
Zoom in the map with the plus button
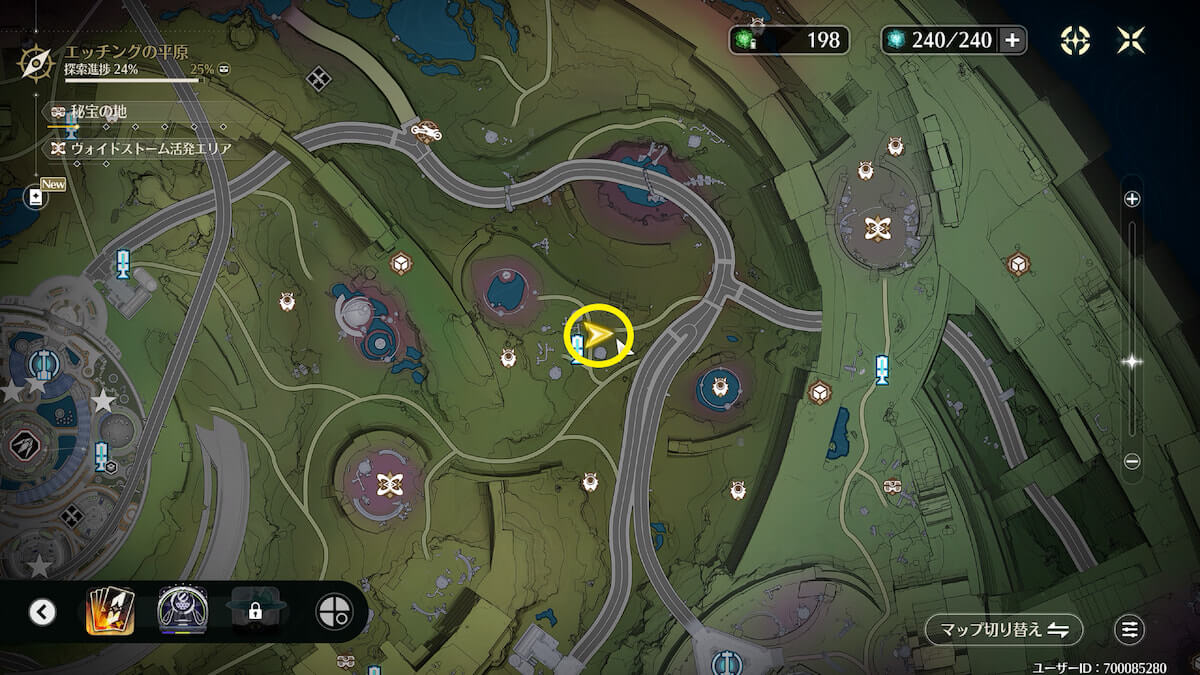(x=1132, y=199)
